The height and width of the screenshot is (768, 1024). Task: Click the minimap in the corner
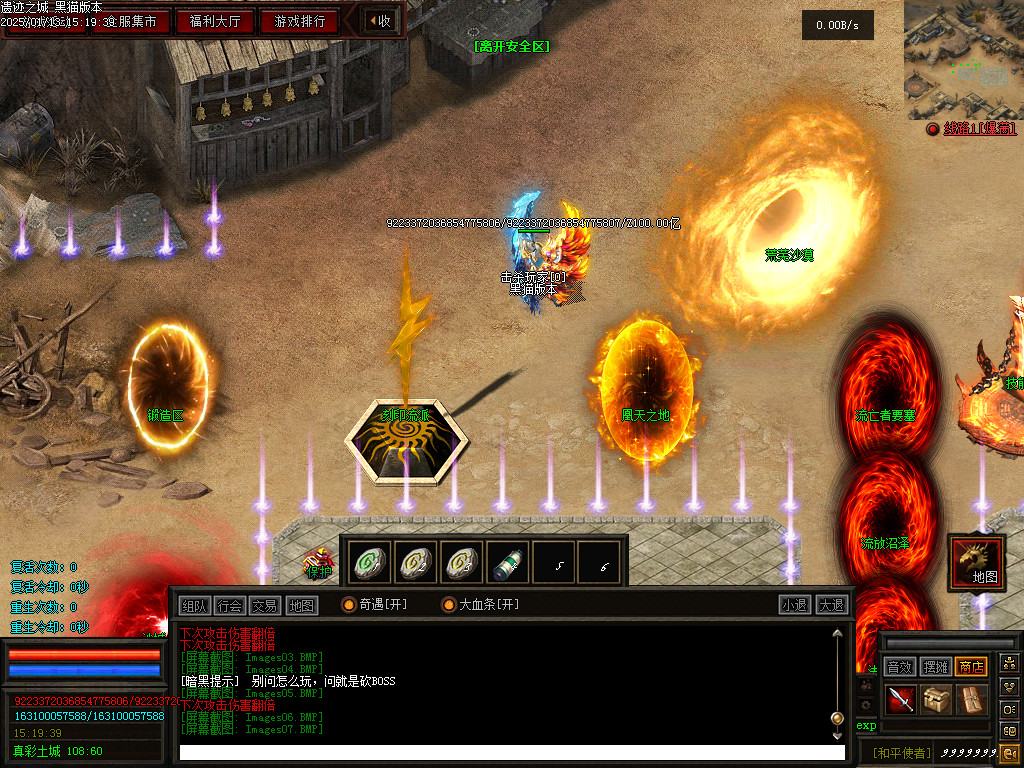pyautogui.click(x=963, y=60)
